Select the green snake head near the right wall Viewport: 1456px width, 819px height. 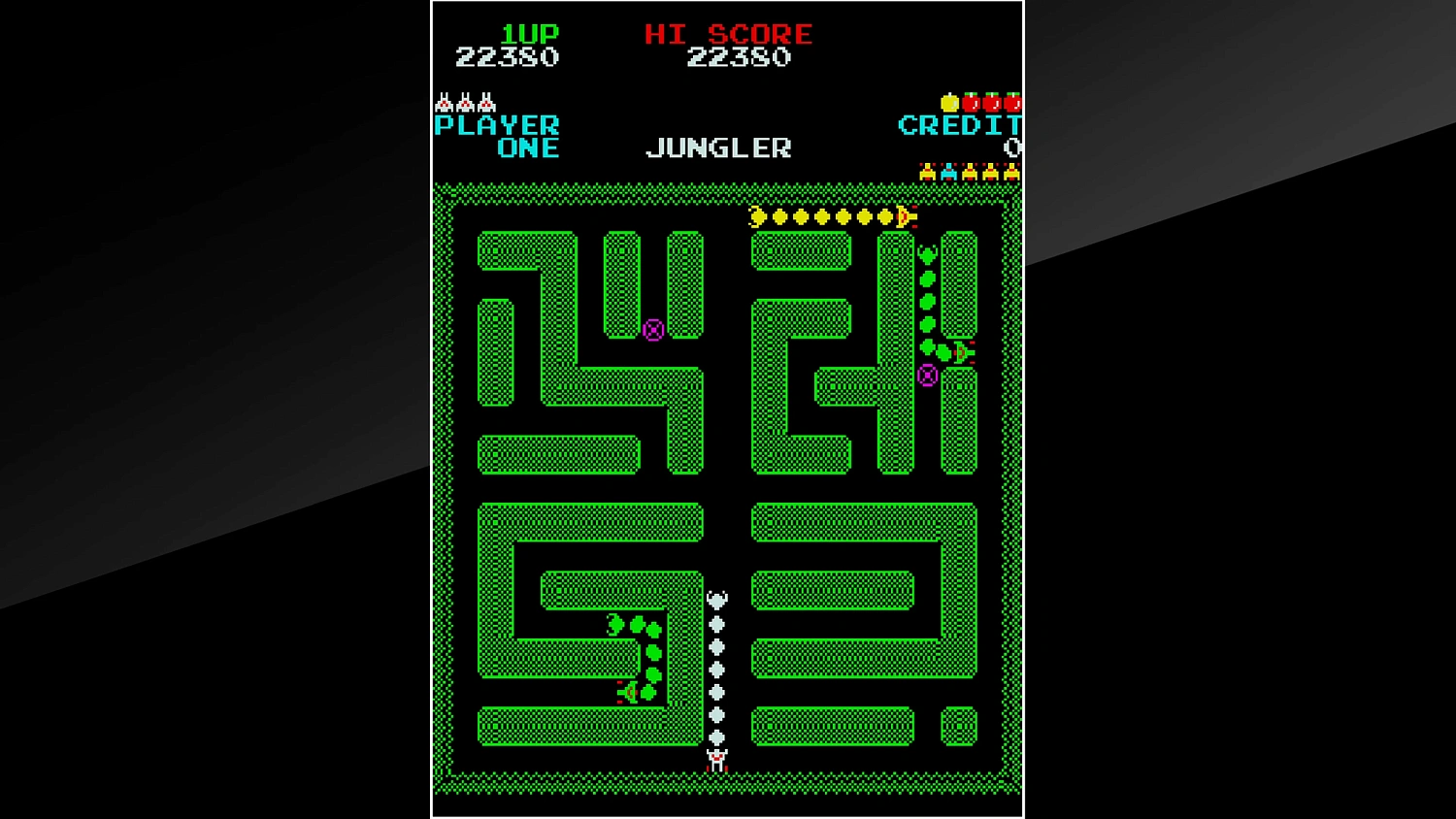pyautogui.click(x=961, y=352)
